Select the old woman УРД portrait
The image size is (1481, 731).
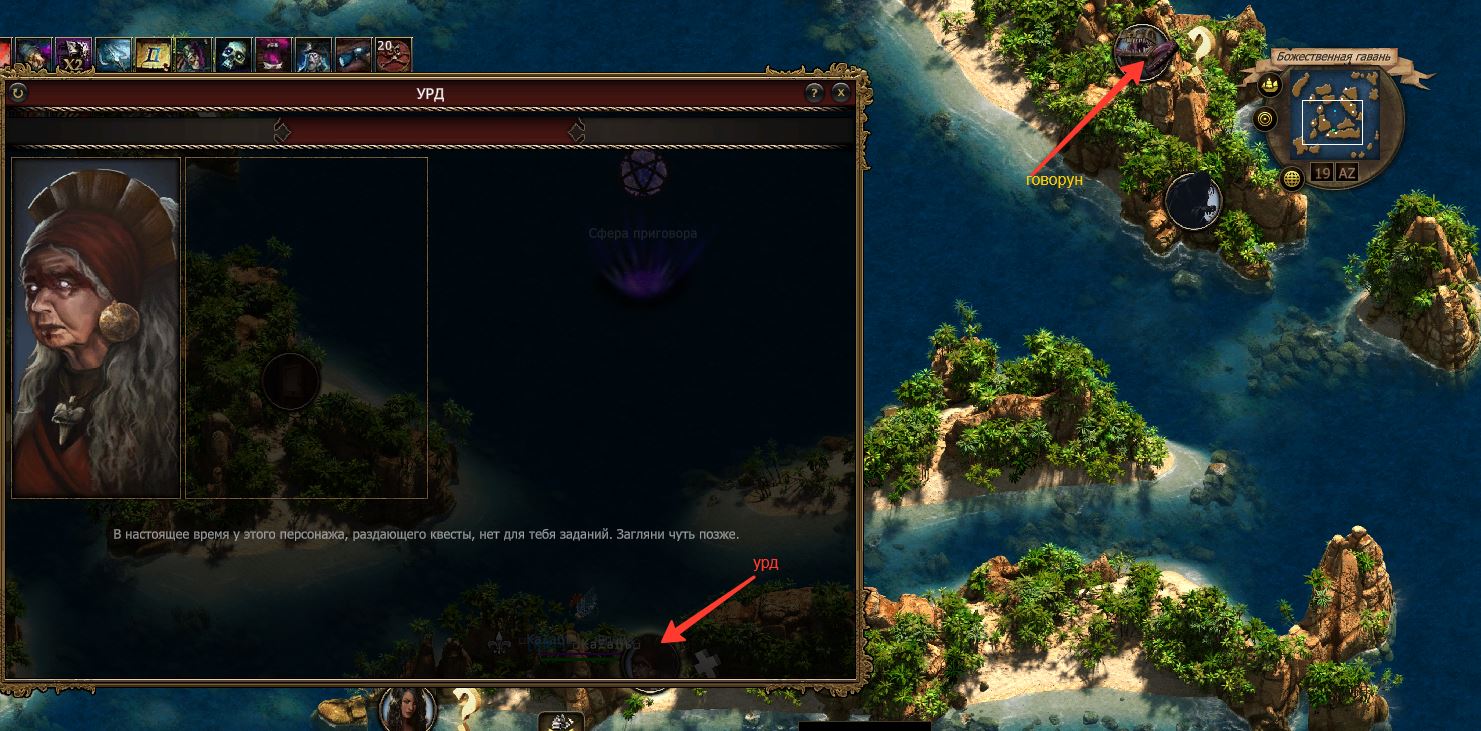[96, 327]
